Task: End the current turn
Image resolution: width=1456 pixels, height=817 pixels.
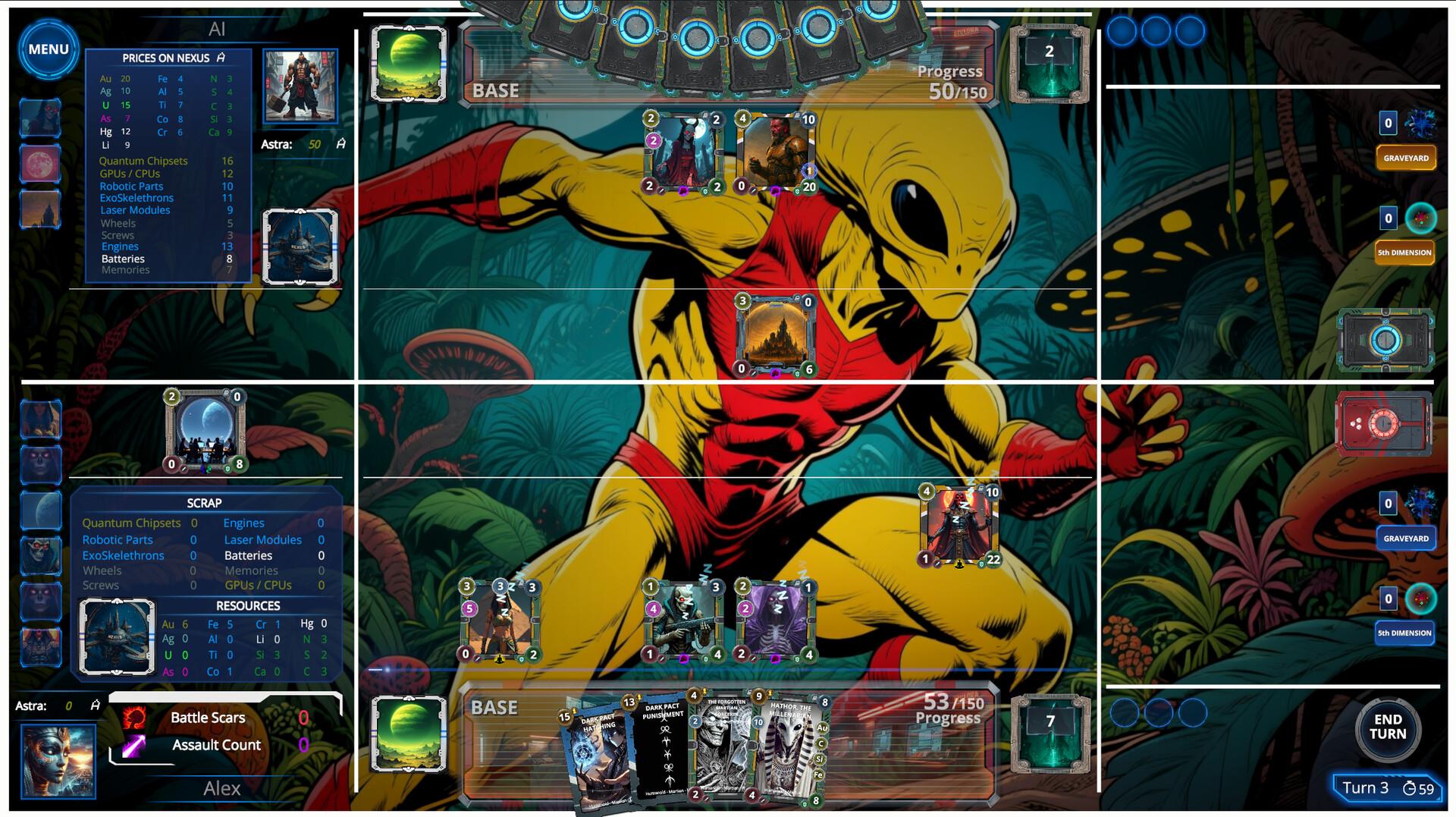Action: pos(1387,727)
